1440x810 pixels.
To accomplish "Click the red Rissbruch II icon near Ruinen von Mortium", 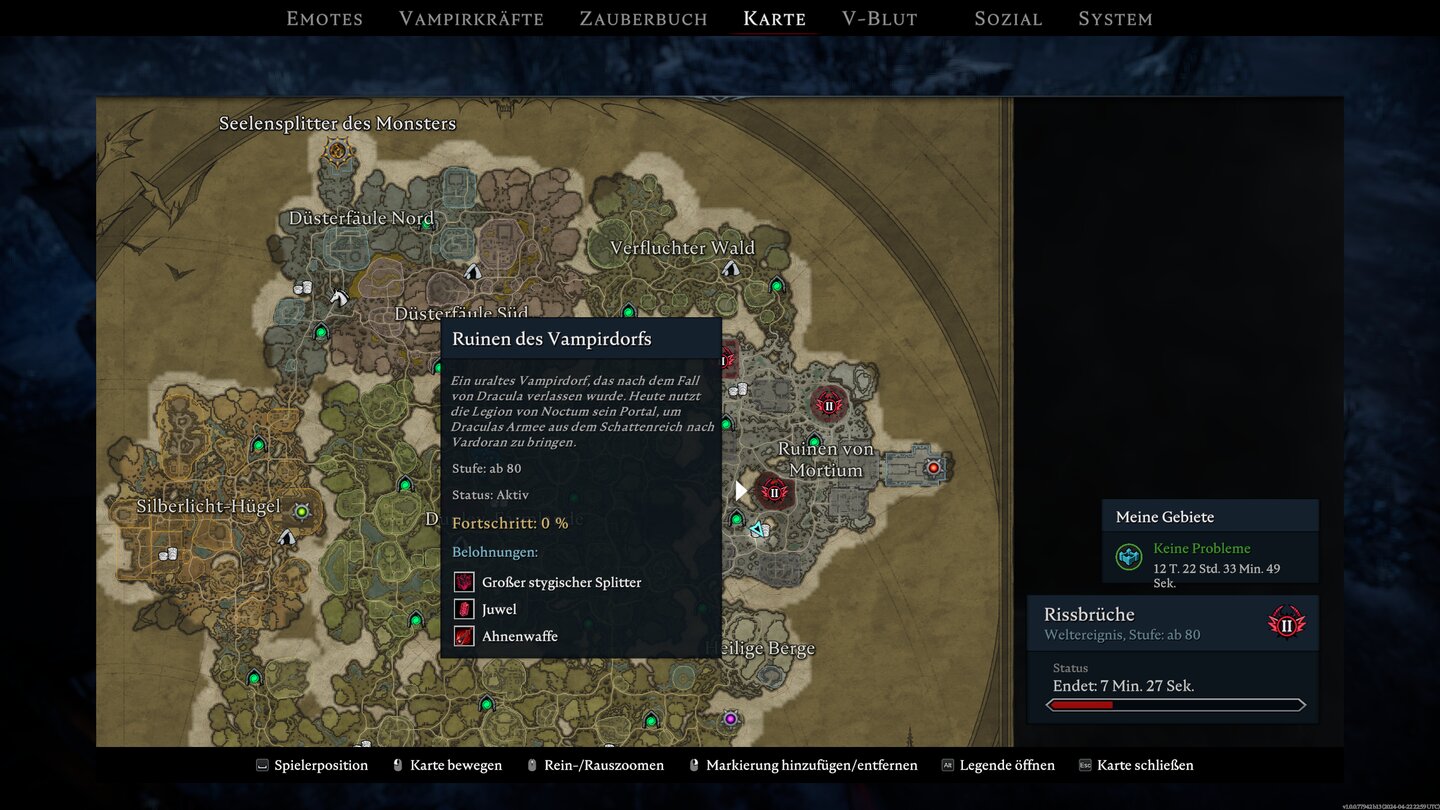I will pos(829,405).
